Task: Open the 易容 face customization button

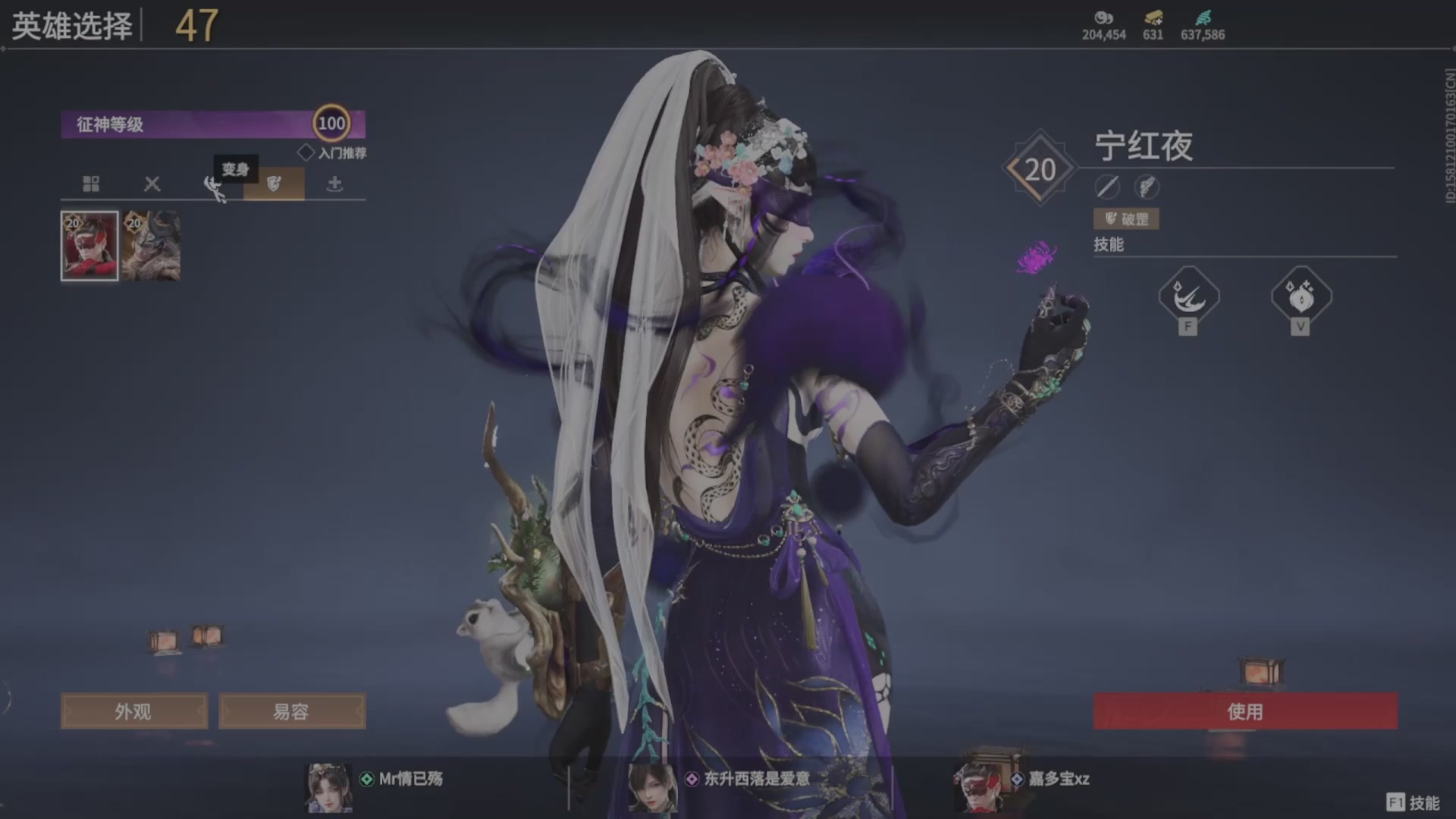Action: coord(292,711)
